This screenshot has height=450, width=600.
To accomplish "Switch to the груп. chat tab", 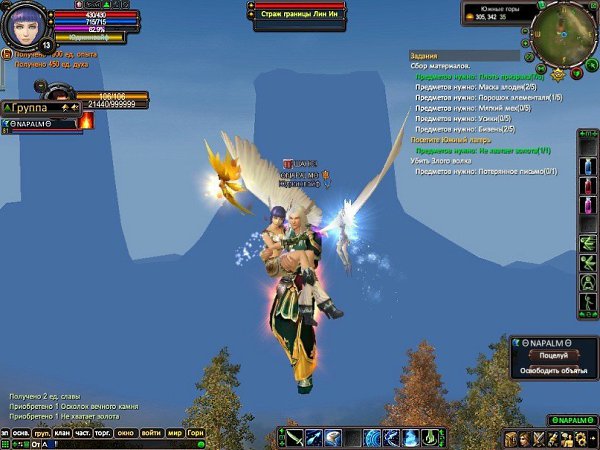I will click(42, 433).
